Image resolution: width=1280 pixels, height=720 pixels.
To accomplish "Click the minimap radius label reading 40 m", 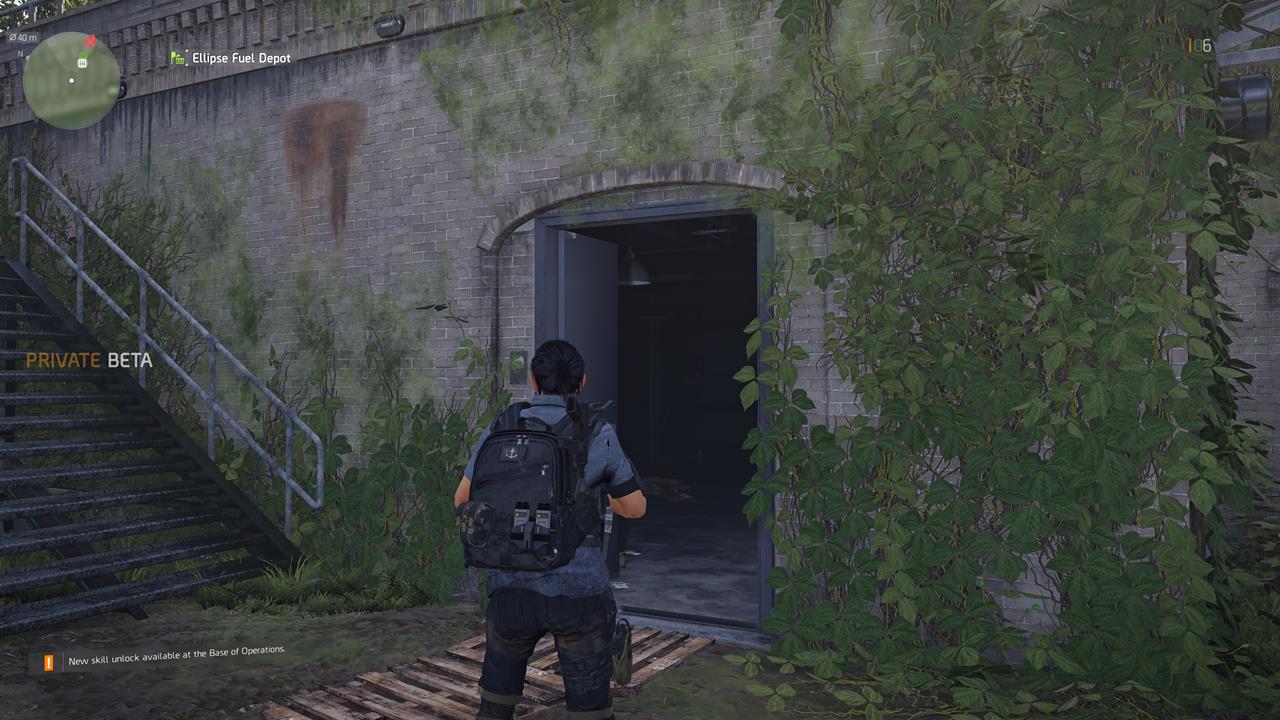I will pos(22,36).
